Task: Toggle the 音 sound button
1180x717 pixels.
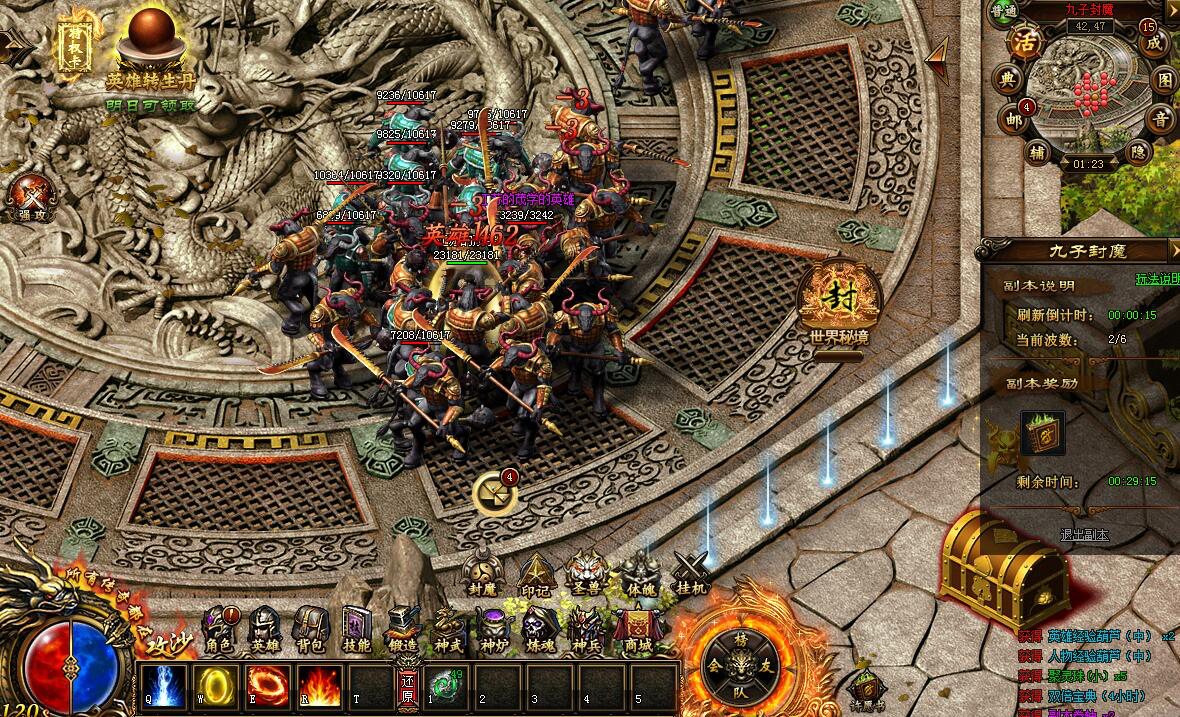Action: click(1160, 118)
